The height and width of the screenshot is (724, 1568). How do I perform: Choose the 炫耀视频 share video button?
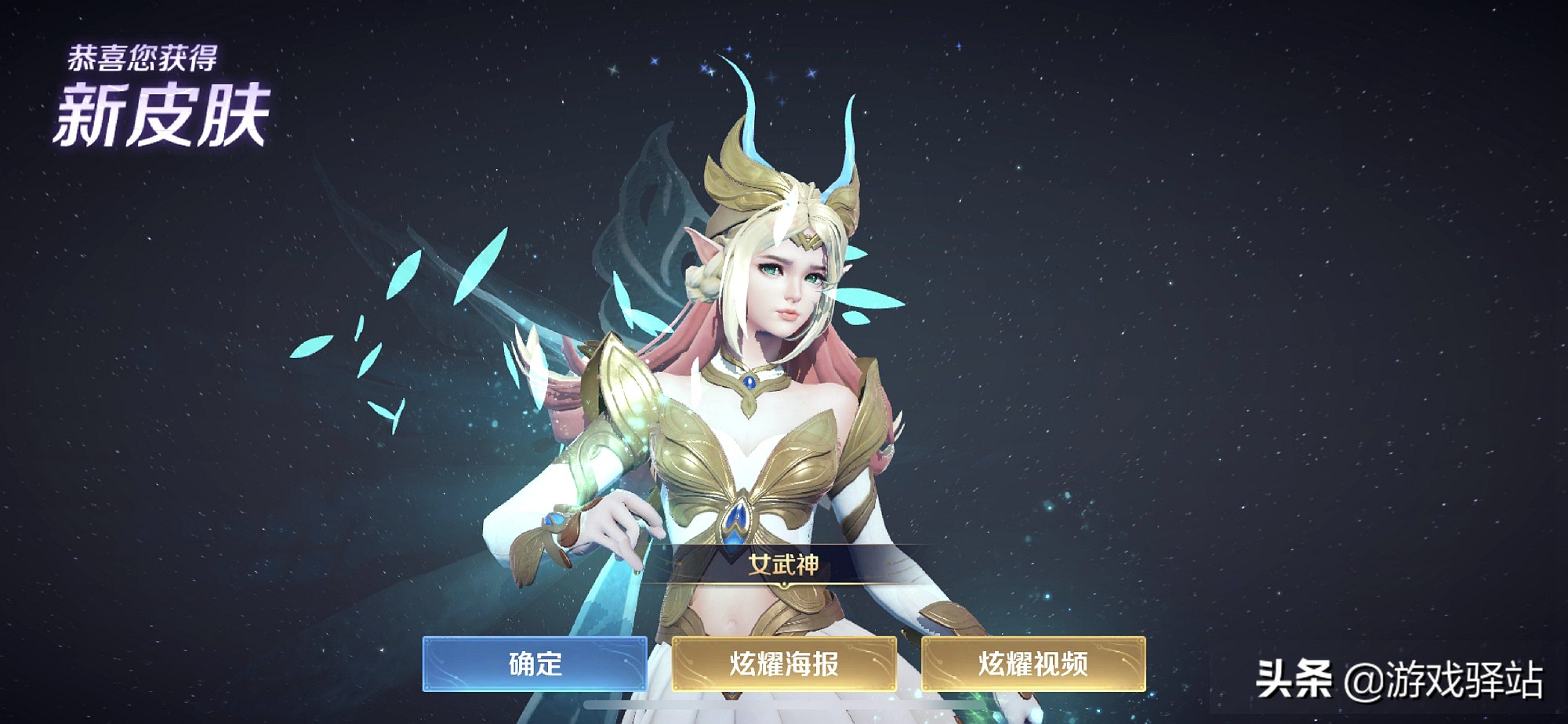coord(1033,664)
